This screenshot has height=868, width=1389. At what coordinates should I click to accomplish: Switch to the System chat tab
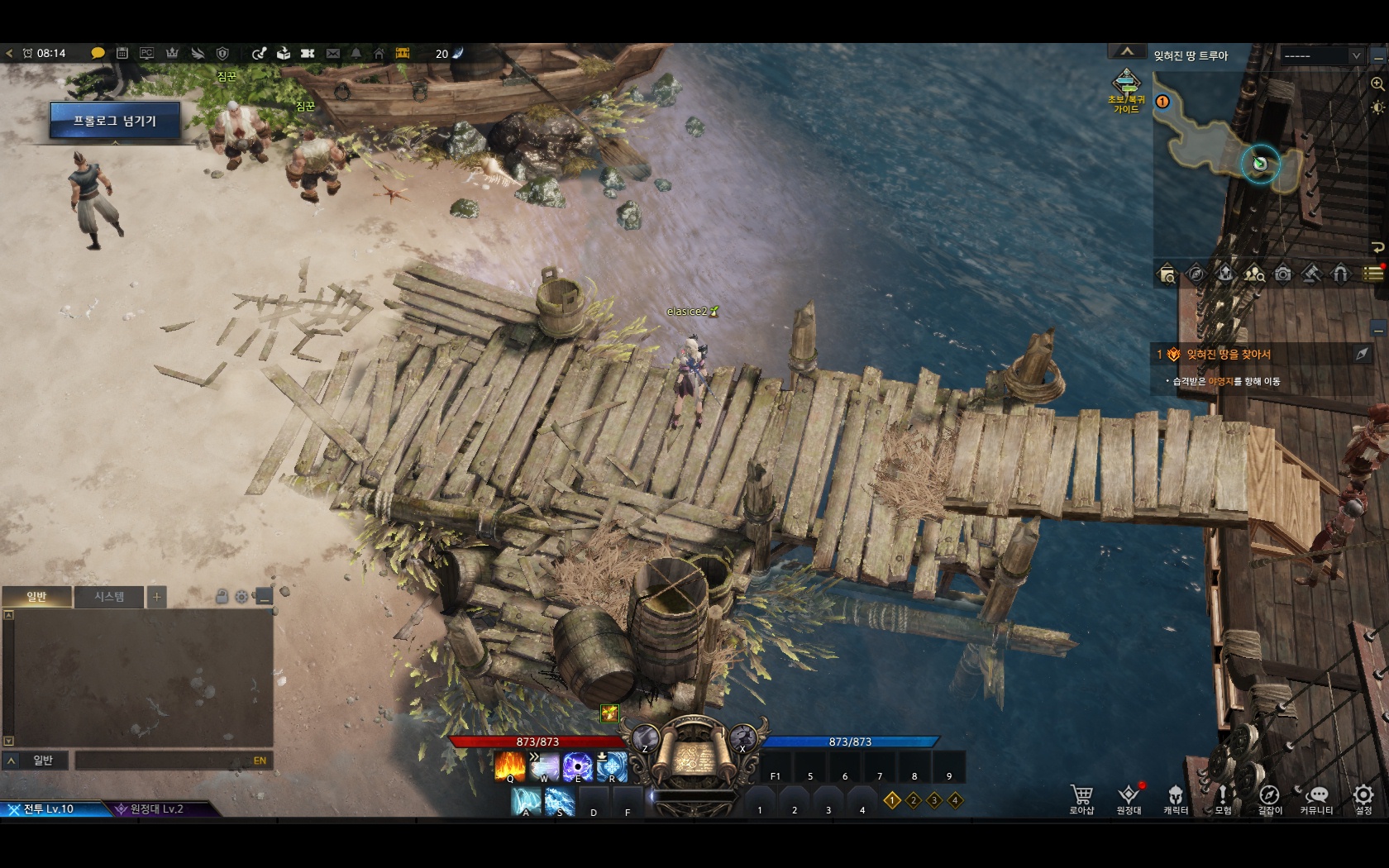point(109,597)
